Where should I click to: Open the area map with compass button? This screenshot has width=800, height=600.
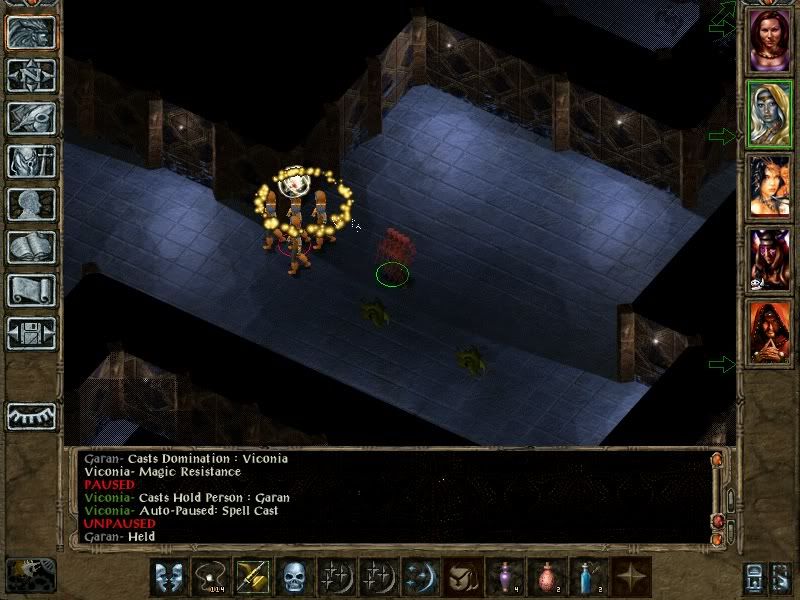[30, 75]
